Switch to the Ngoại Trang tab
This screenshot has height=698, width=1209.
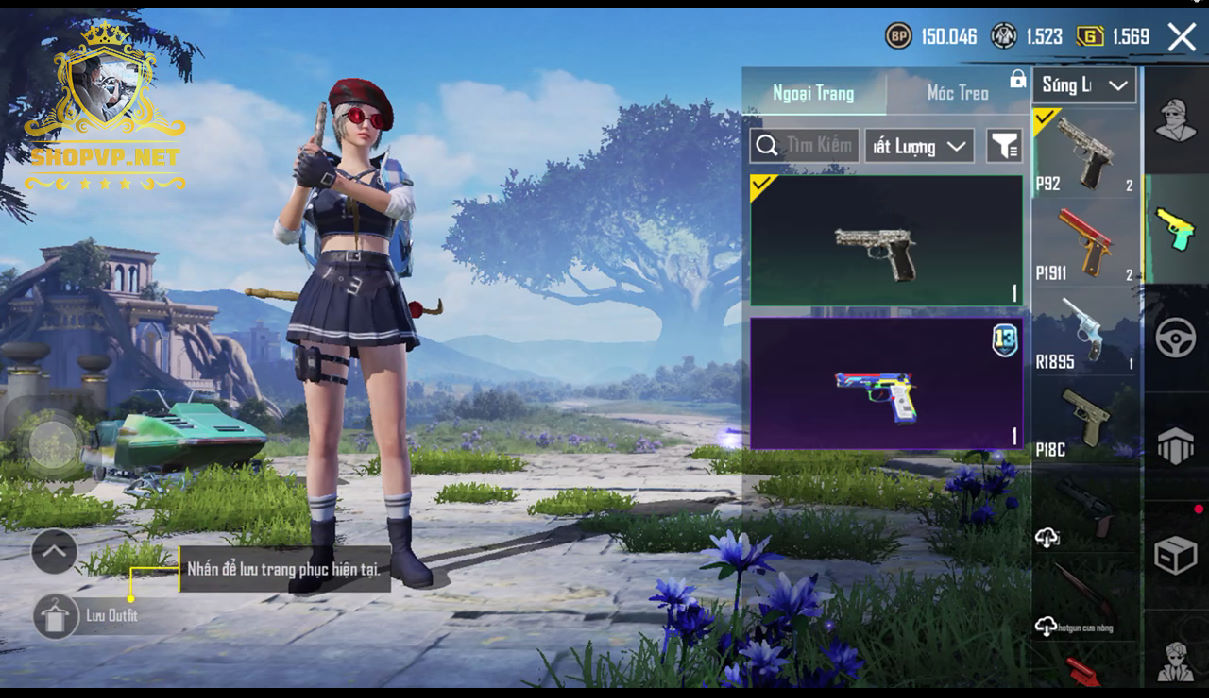(x=813, y=93)
